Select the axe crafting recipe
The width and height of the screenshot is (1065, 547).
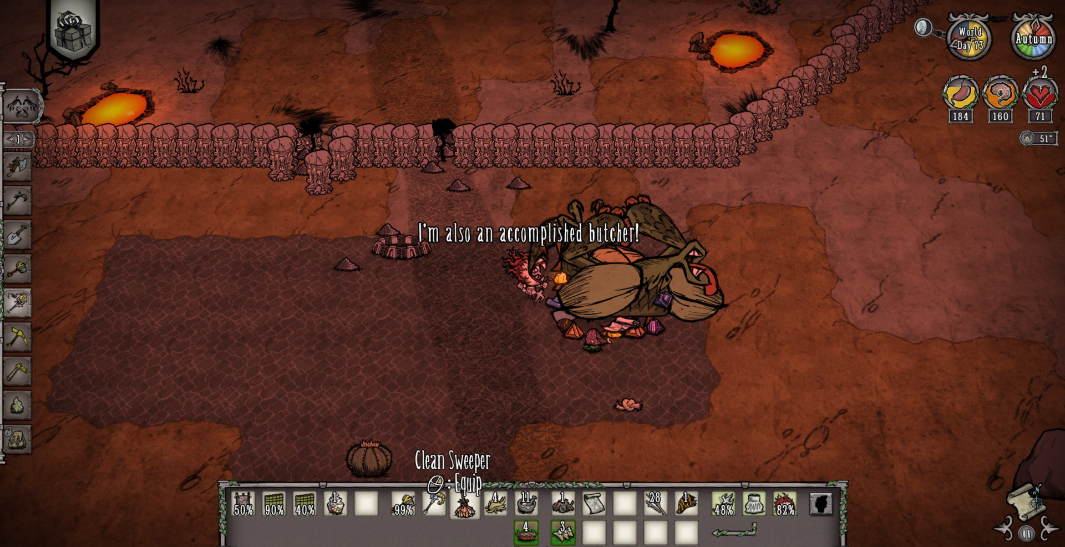pyautogui.click(x=17, y=167)
